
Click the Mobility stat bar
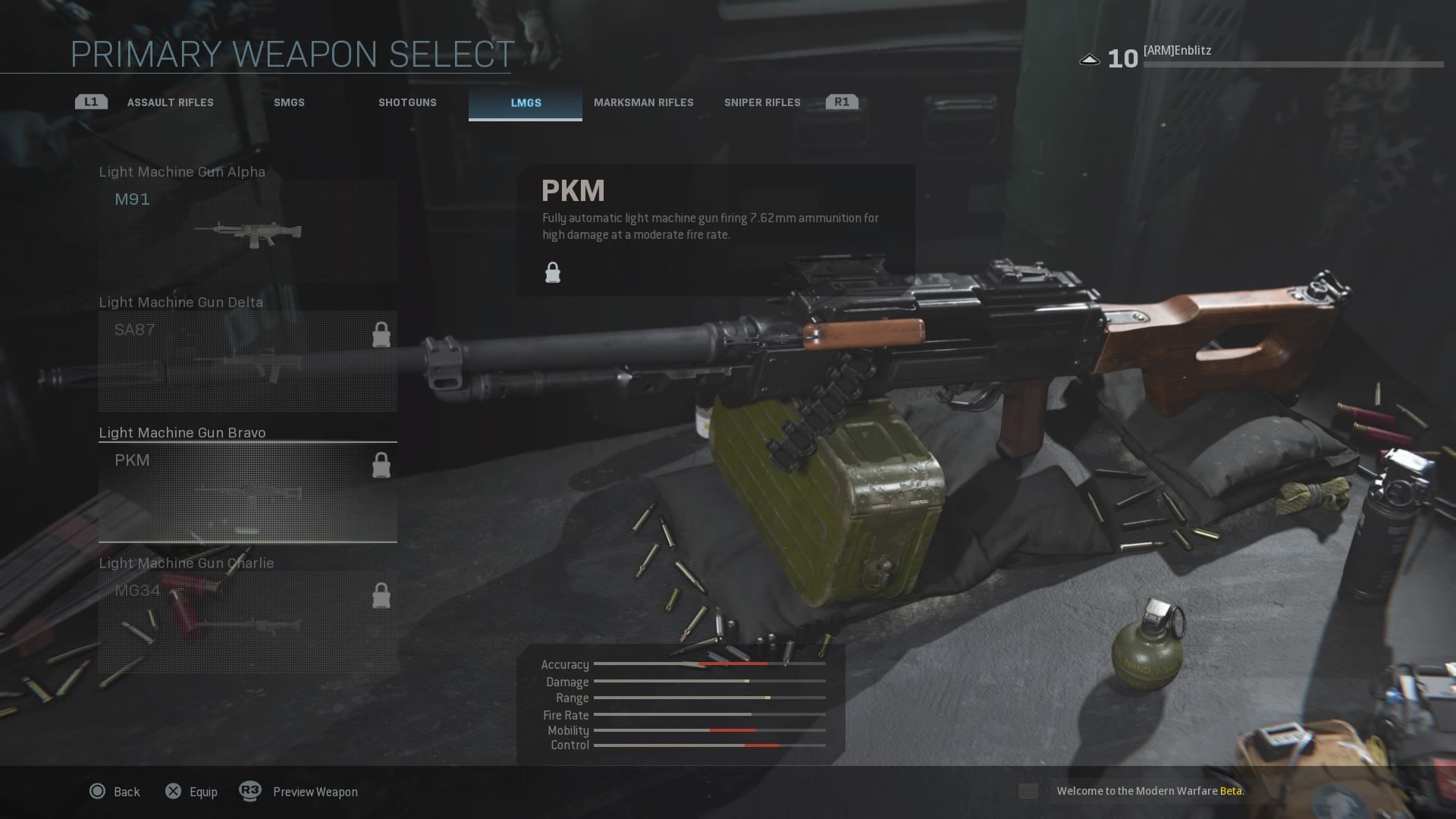(709, 730)
